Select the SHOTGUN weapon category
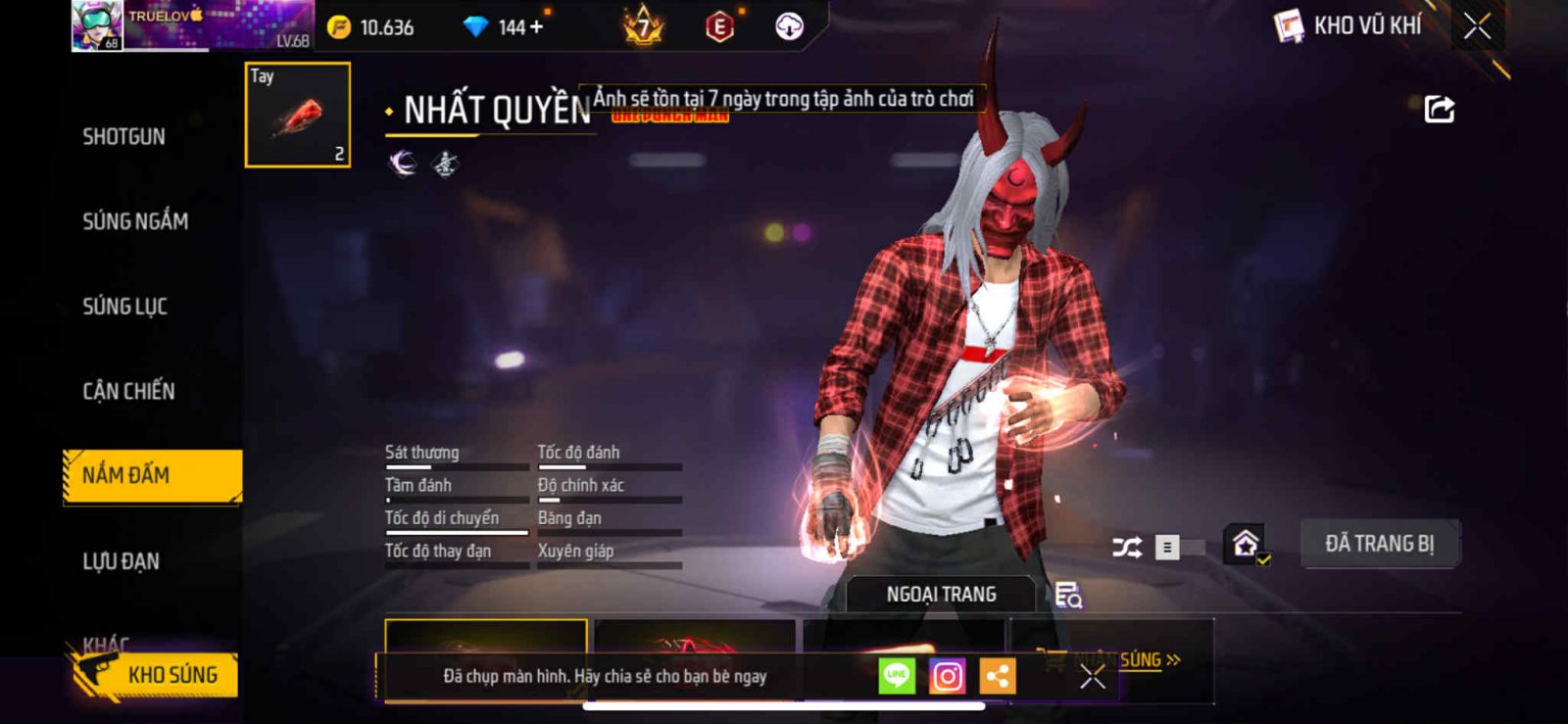 (x=123, y=137)
